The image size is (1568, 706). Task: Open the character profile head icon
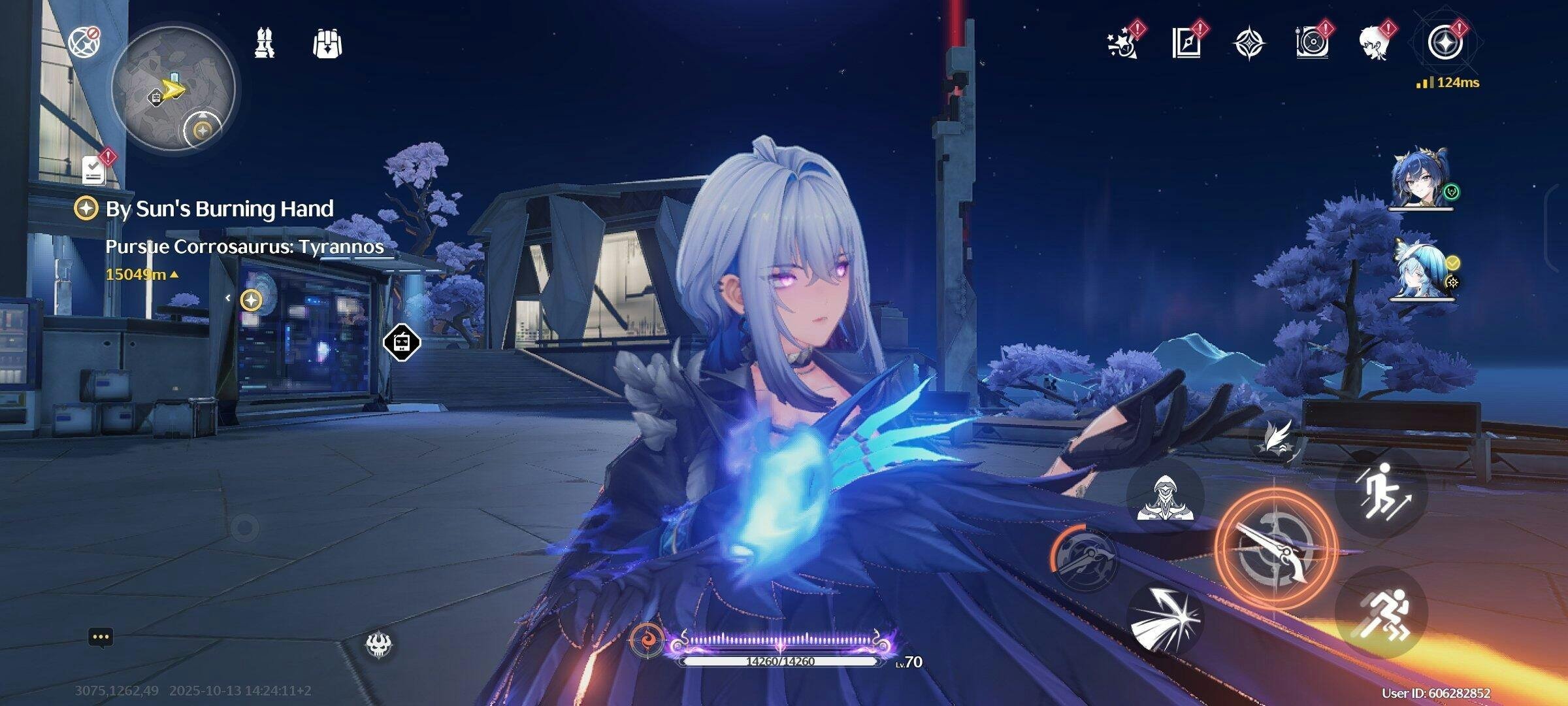[x=1377, y=43]
